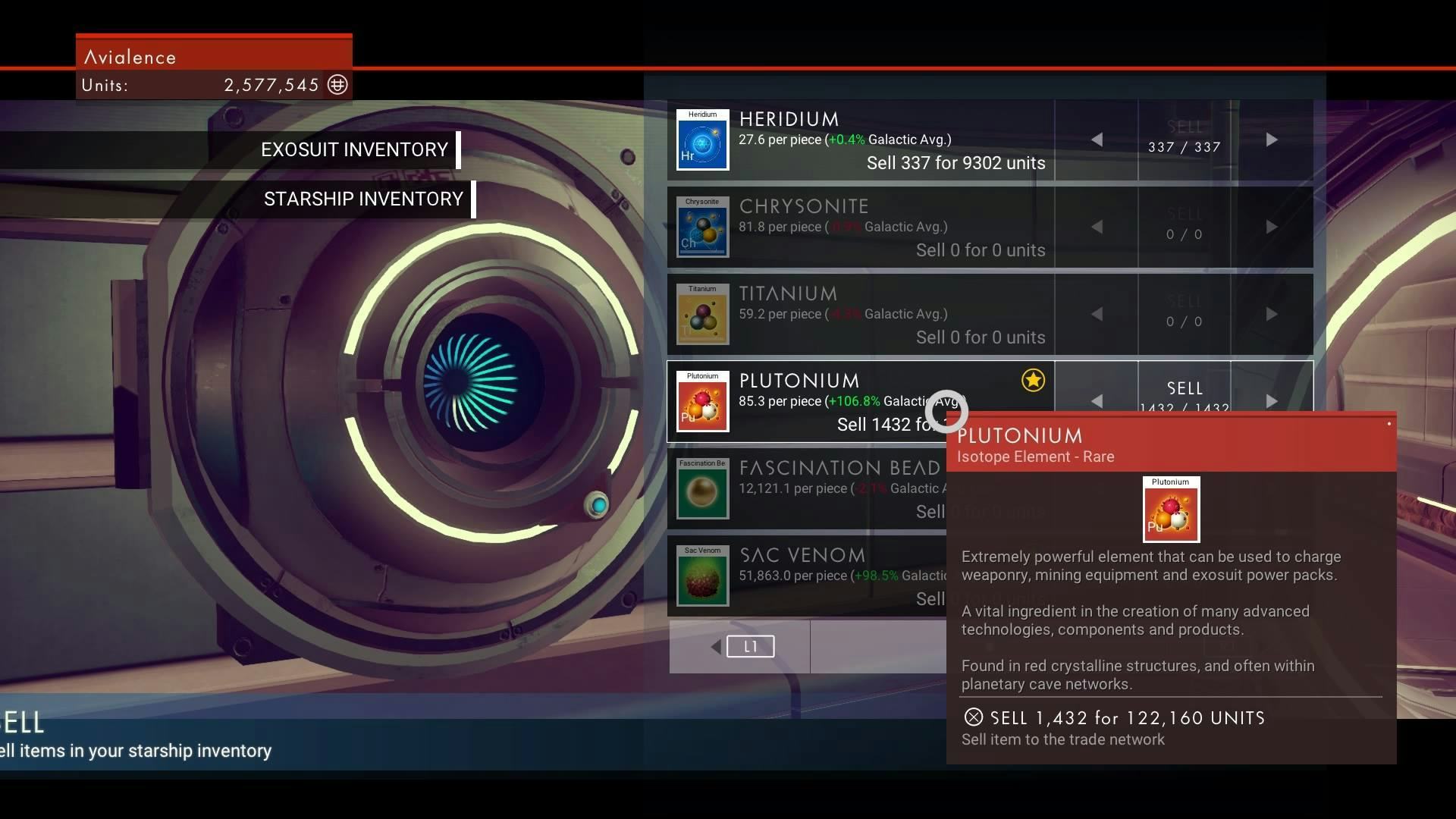Click the circled X sell icon in the popup

(974, 718)
